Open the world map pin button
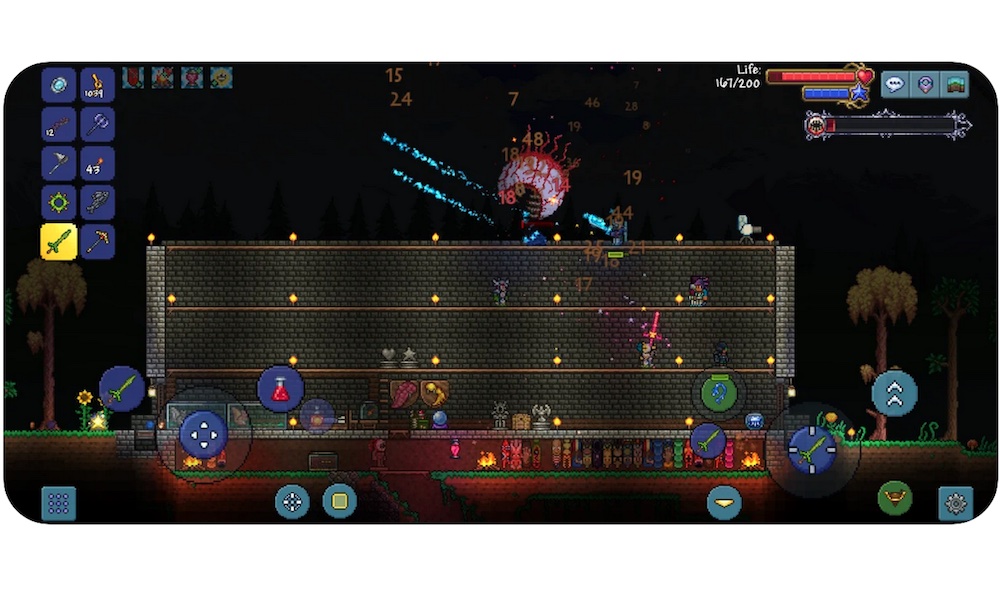The height and width of the screenshot is (600, 1000). tap(925, 84)
